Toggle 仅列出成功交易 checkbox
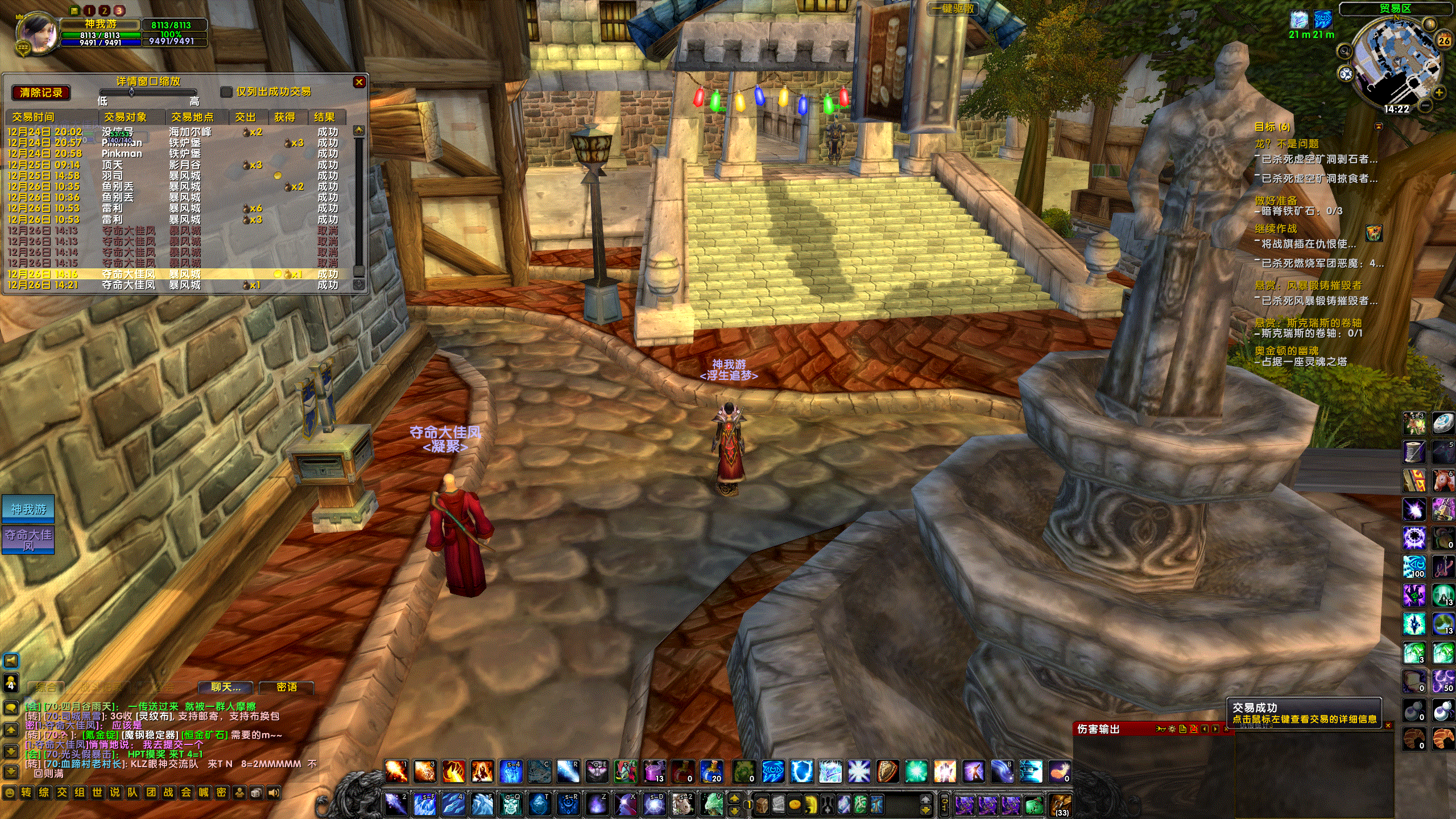 tap(226, 92)
